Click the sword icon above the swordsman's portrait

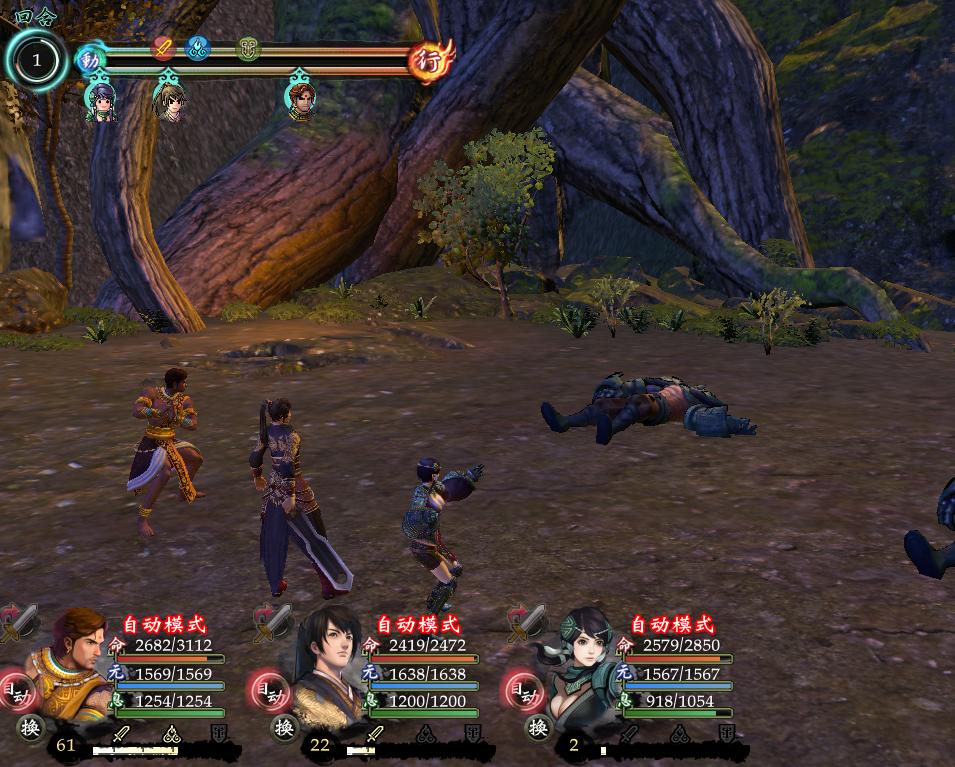(273, 621)
